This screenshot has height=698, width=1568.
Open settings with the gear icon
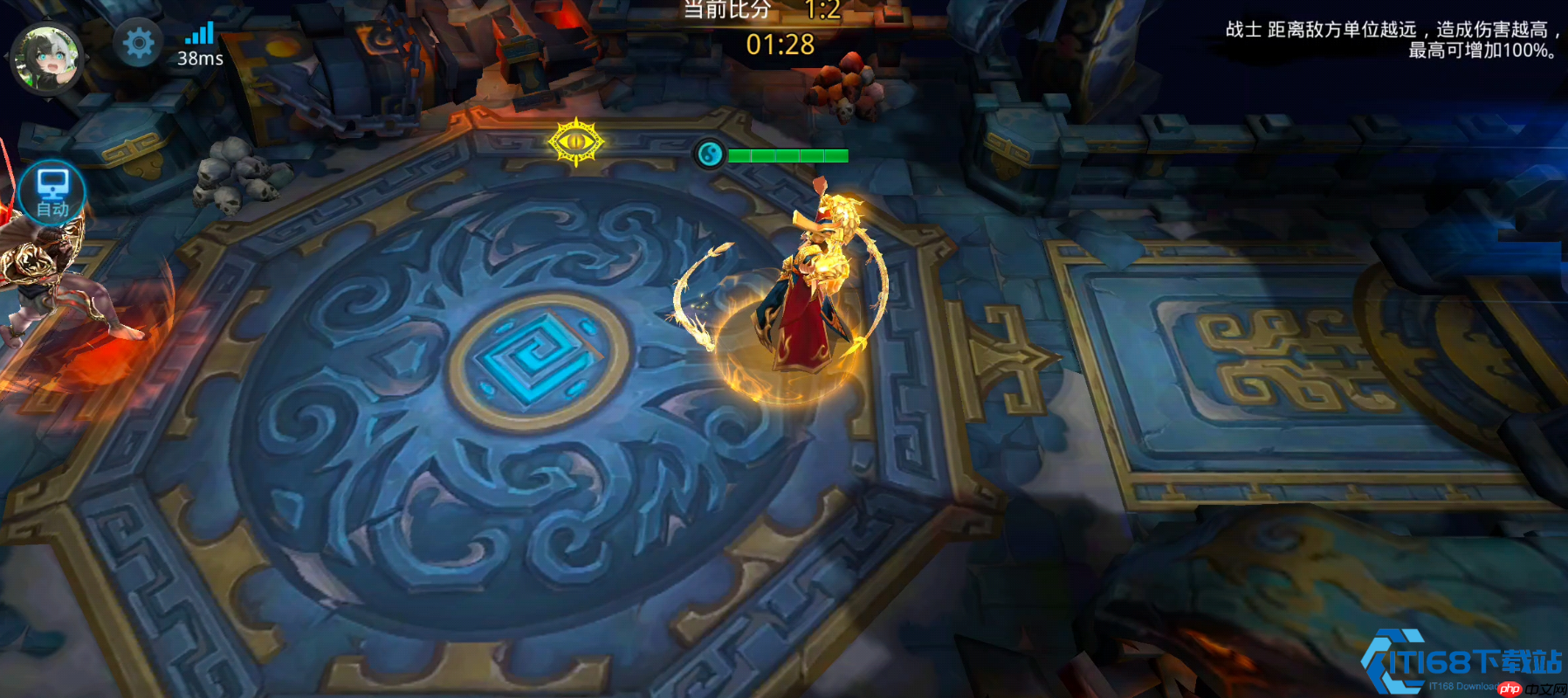click(x=138, y=43)
